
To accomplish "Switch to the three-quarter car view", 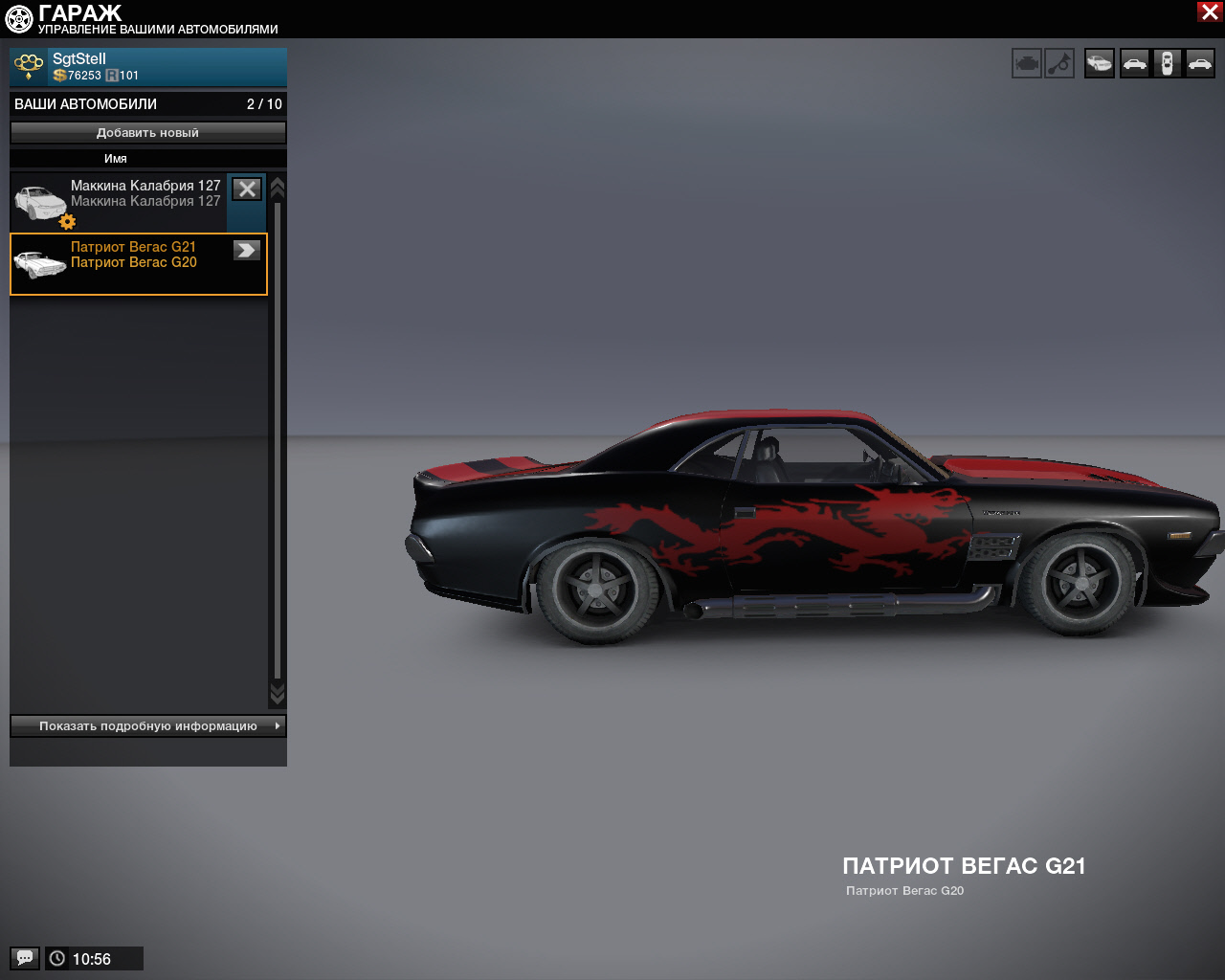I will coord(1100,64).
